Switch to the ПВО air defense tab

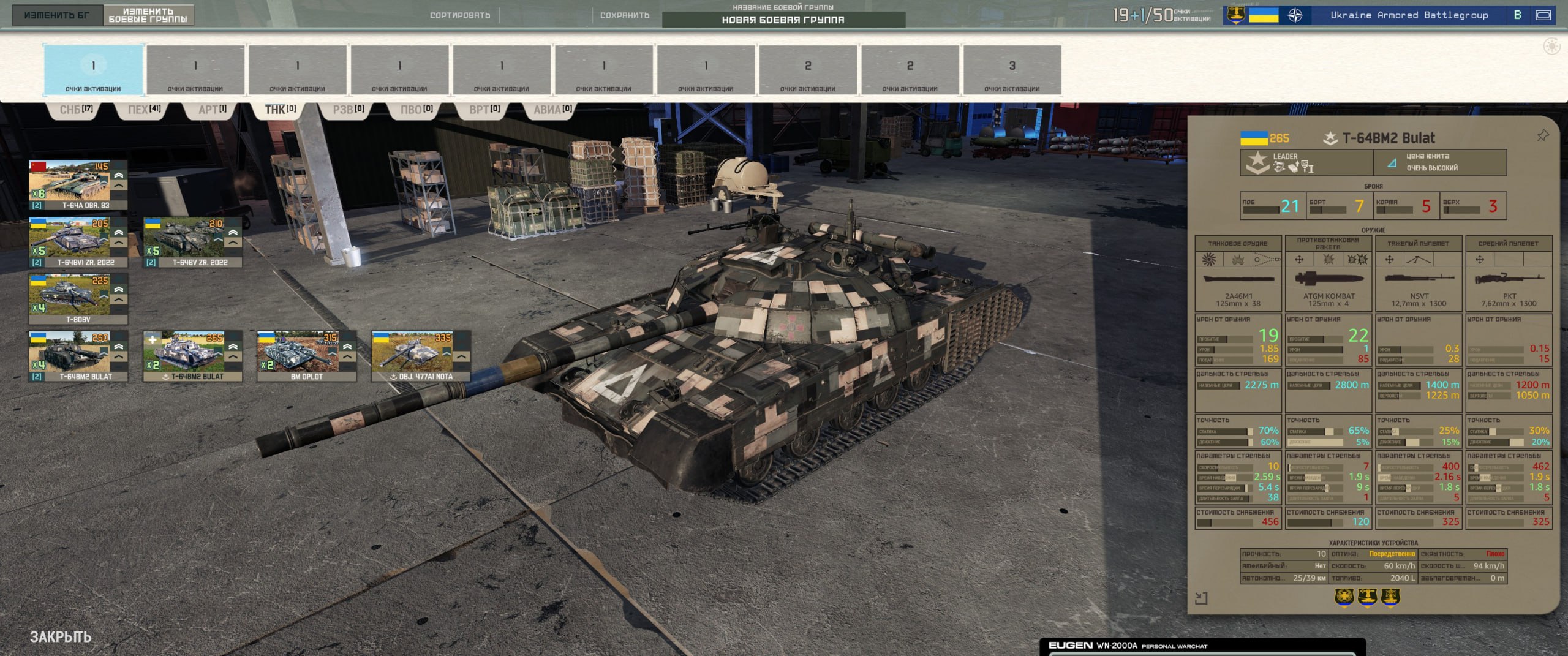417,110
